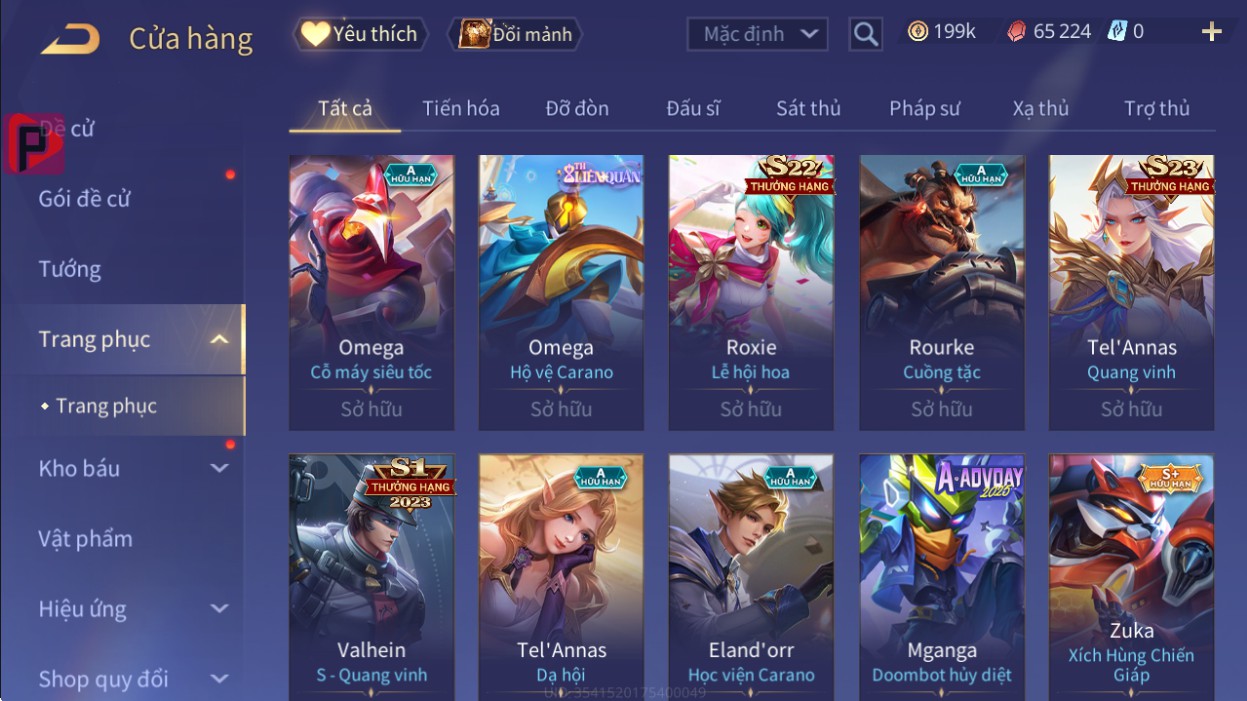Open the Yêu thích favorites list
This screenshot has height=701, width=1247.
[x=360, y=34]
